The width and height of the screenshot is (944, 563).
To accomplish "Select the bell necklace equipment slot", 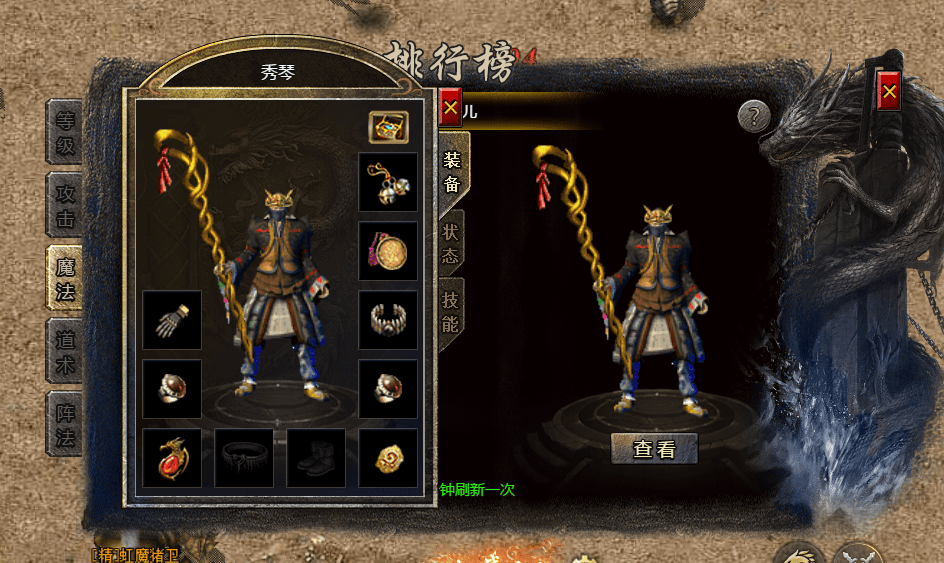I will coord(388,182).
